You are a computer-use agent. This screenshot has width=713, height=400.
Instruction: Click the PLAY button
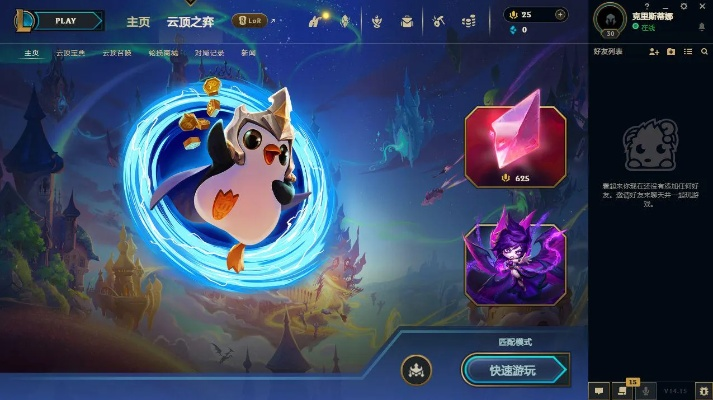[66, 20]
